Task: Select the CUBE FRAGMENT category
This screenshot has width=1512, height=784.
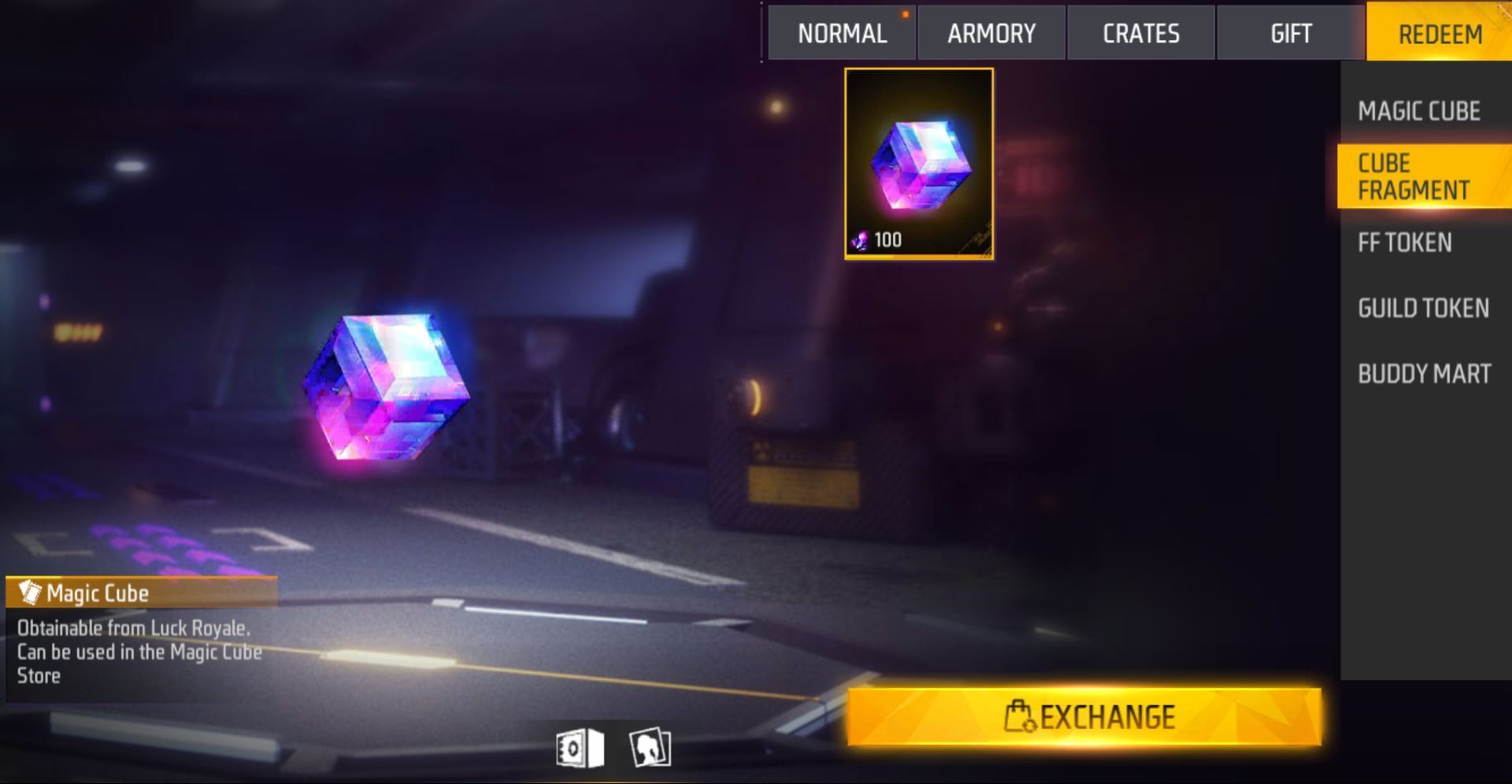Action: (1415, 176)
